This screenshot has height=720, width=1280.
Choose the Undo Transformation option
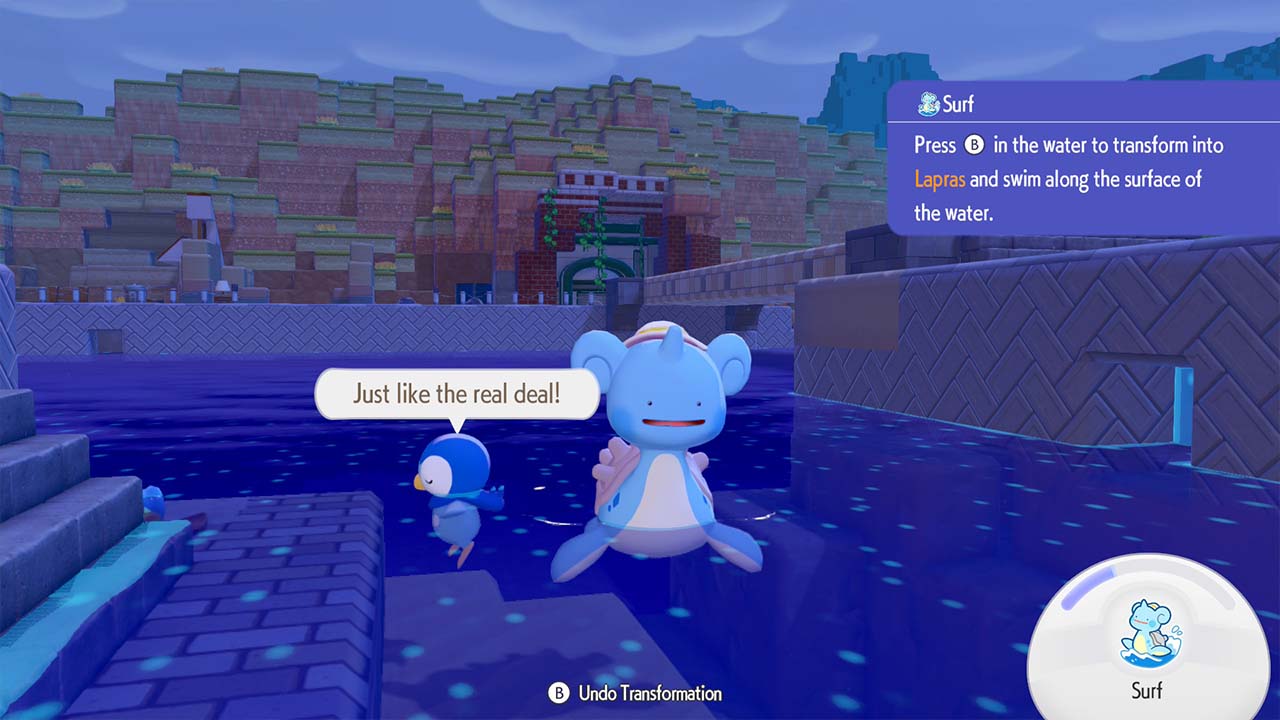pos(636,693)
